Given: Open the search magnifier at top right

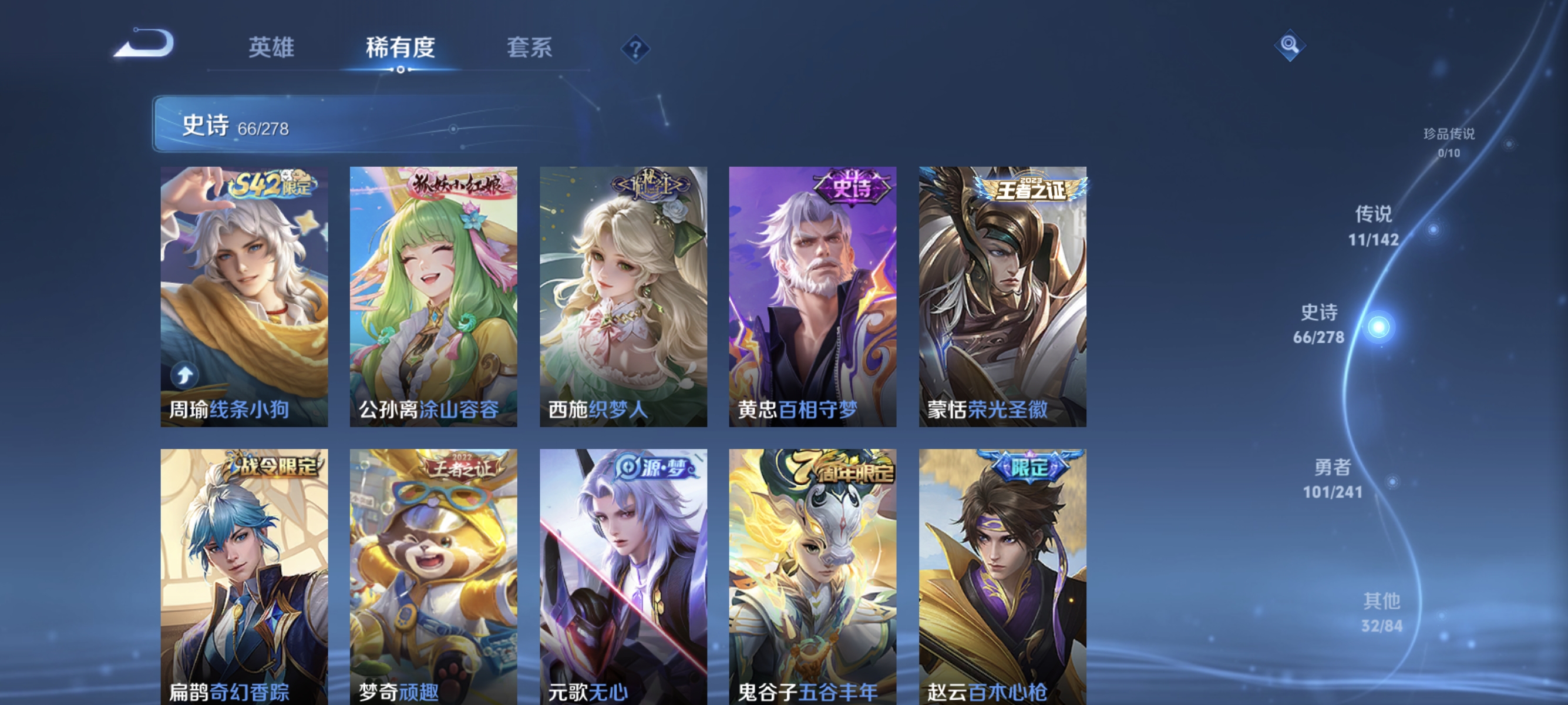Looking at the screenshot, I should 1290,44.
